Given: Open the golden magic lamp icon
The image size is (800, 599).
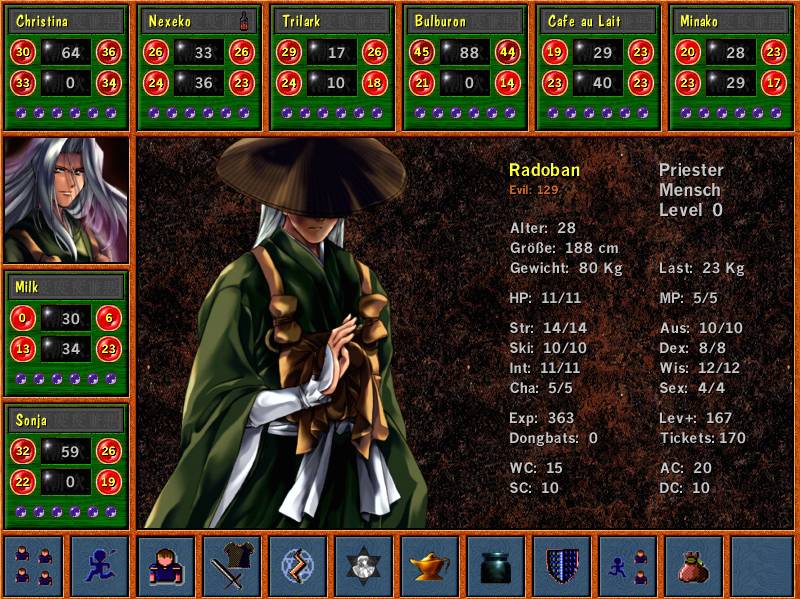Looking at the screenshot, I should 430,566.
